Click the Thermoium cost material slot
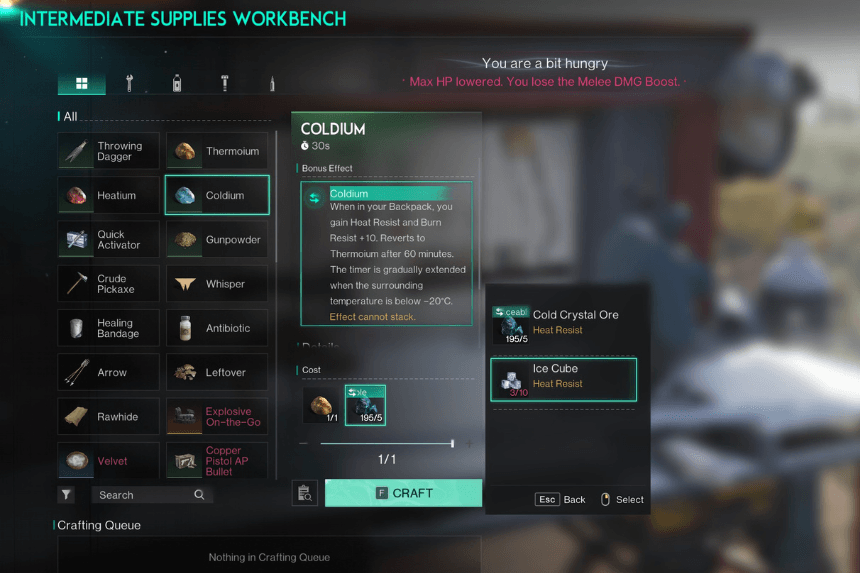 coord(323,406)
